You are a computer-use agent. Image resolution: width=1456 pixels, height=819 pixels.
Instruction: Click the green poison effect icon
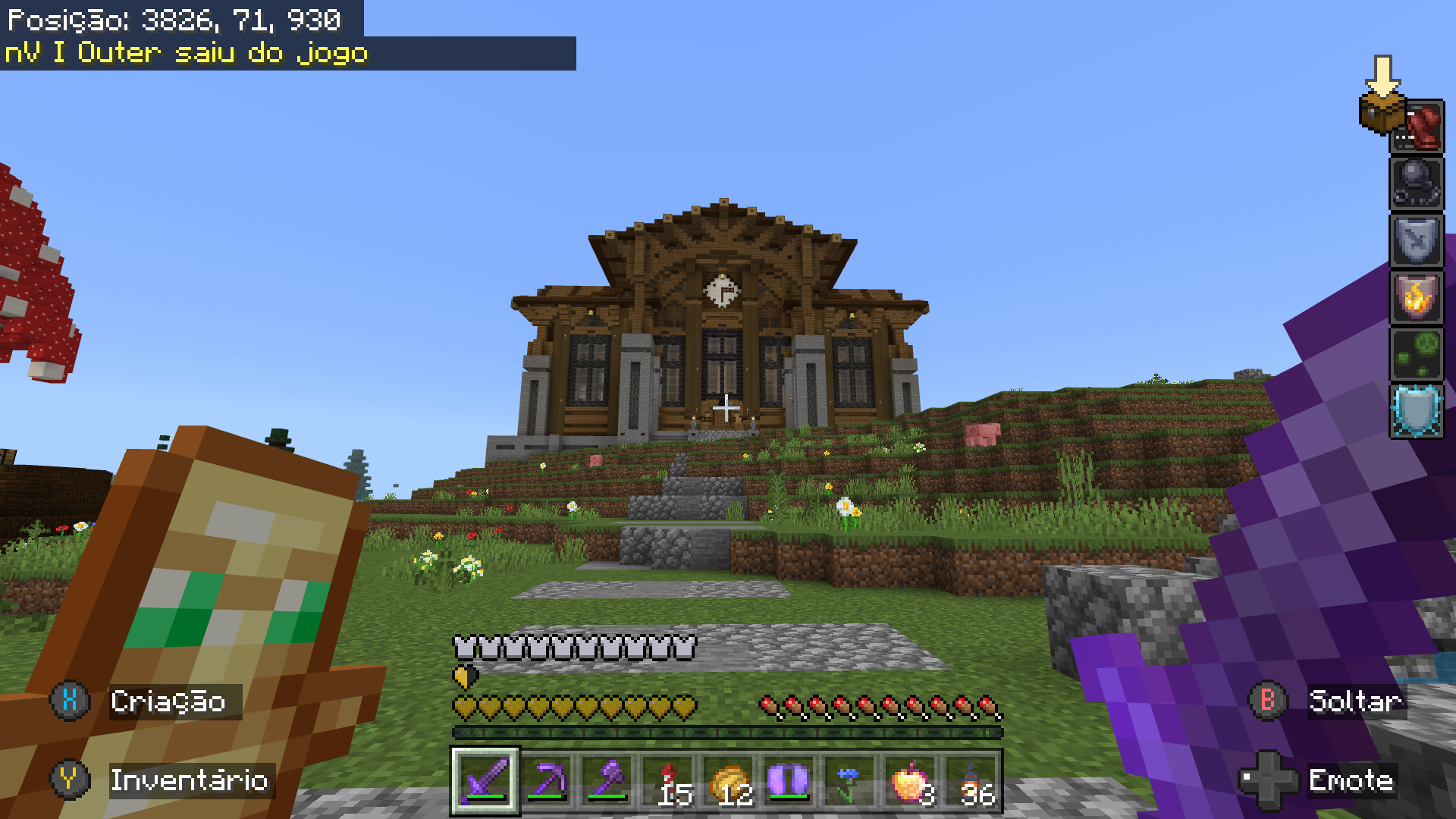click(x=1416, y=354)
